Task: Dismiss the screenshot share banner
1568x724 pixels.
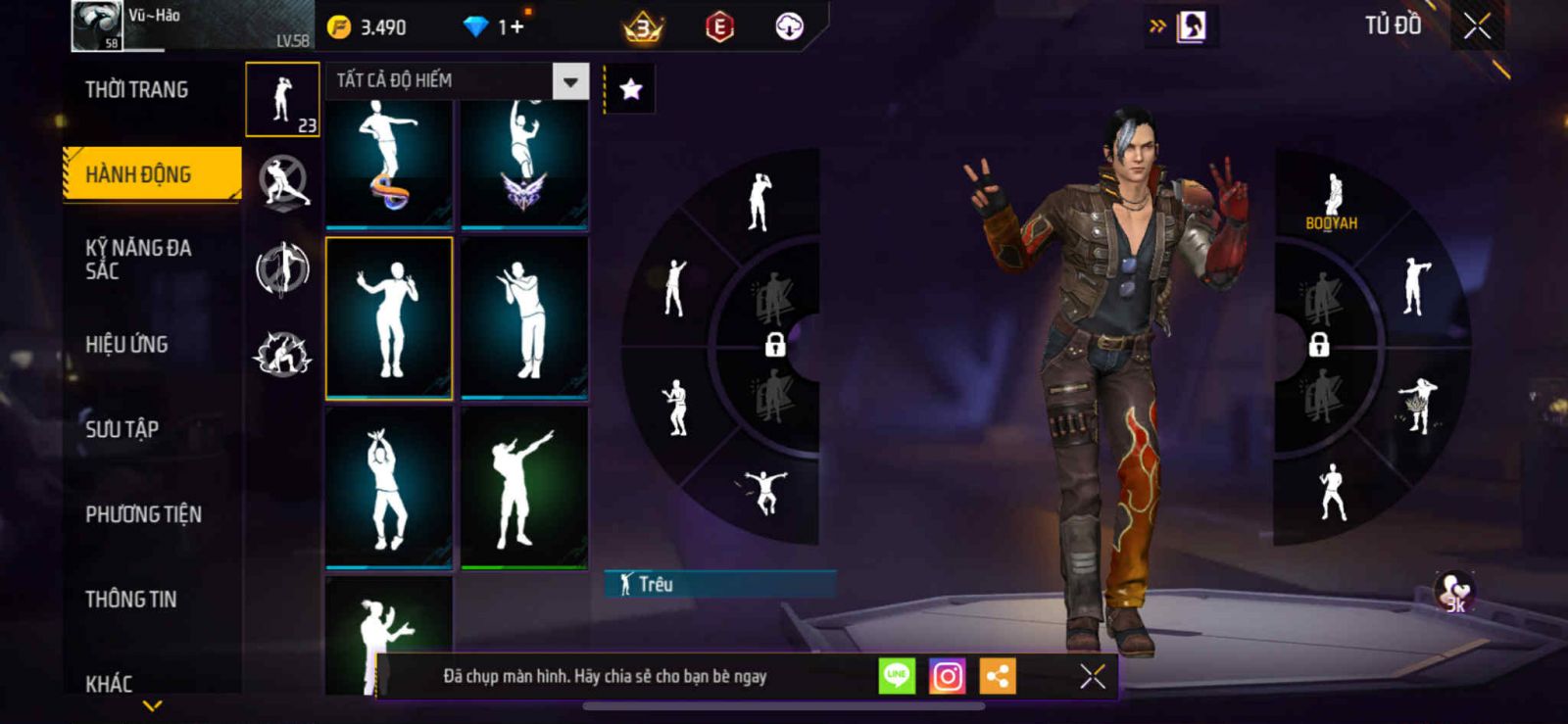Action: tap(1092, 676)
